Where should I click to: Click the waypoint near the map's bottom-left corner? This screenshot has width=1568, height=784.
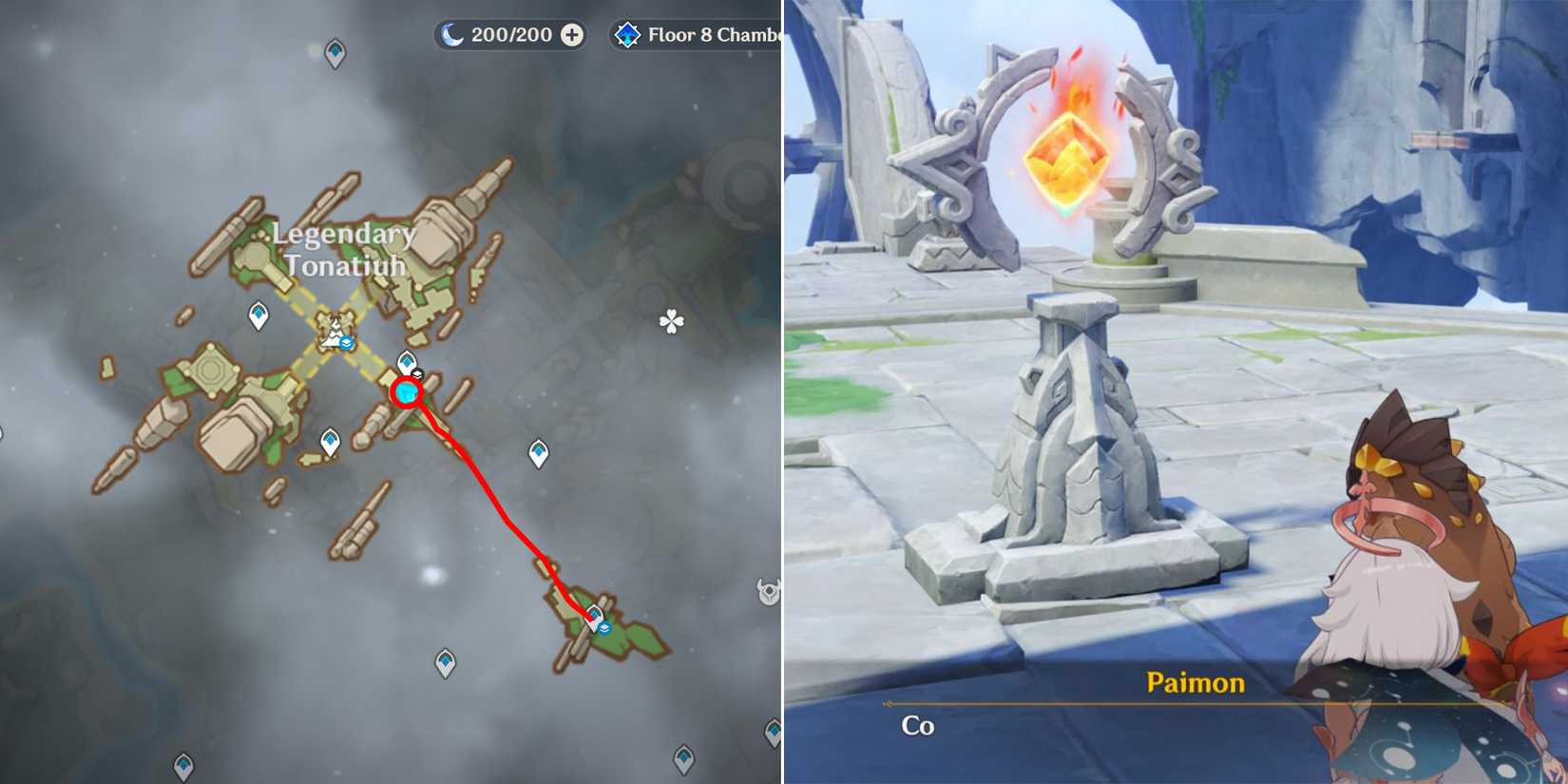184,766
